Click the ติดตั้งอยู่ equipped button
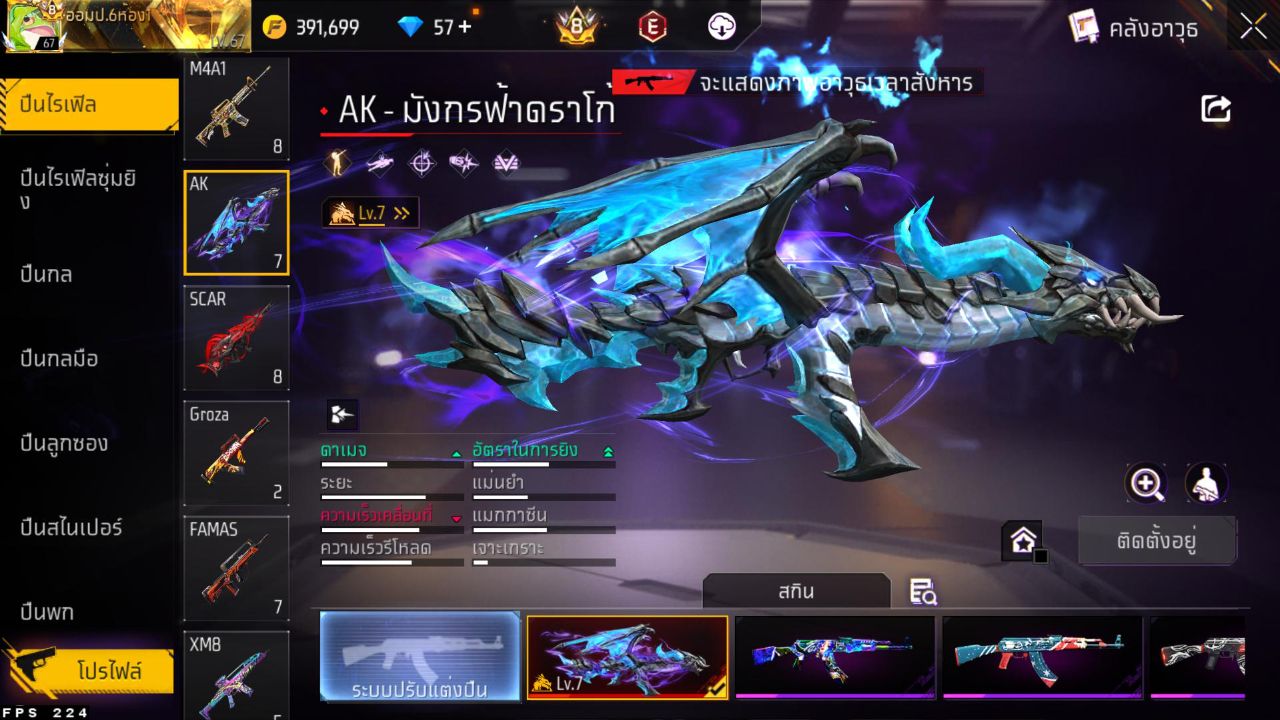Image resolution: width=1280 pixels, height=720 pixels. tap(1157, 541)
